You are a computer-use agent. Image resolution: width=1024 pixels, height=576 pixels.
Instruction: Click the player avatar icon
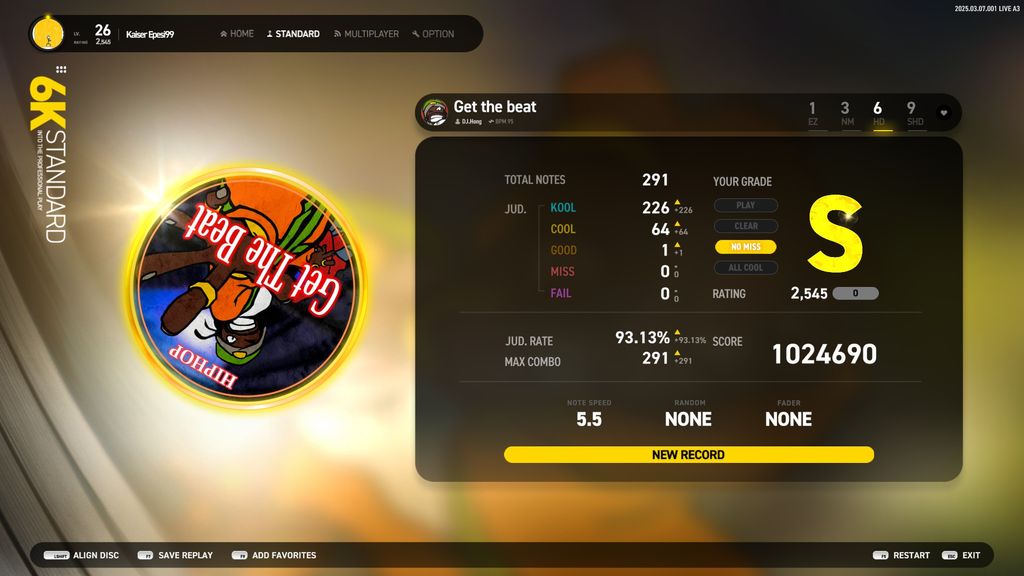pos(46,34)
